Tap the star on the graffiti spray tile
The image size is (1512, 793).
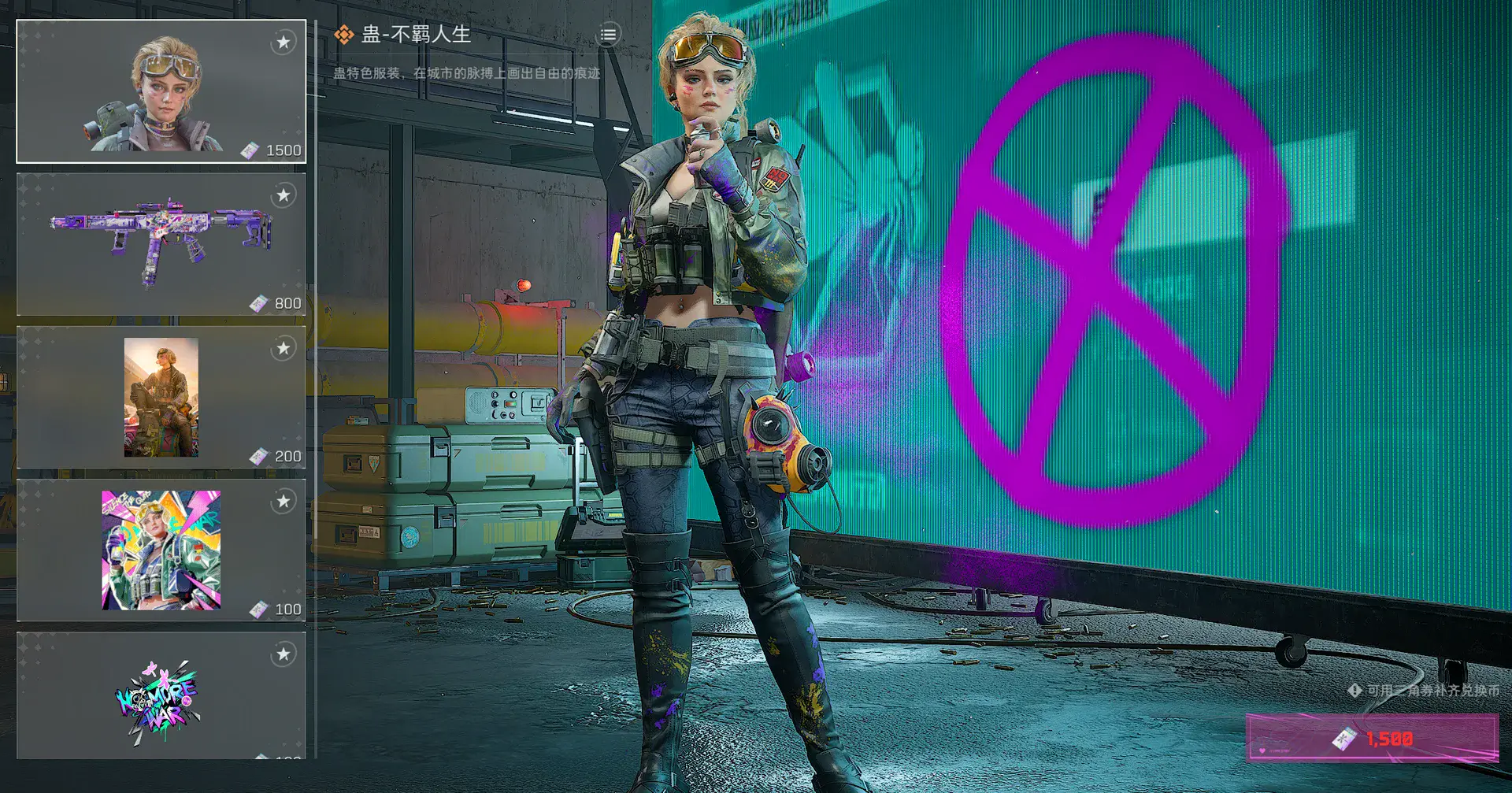point(283,654)
